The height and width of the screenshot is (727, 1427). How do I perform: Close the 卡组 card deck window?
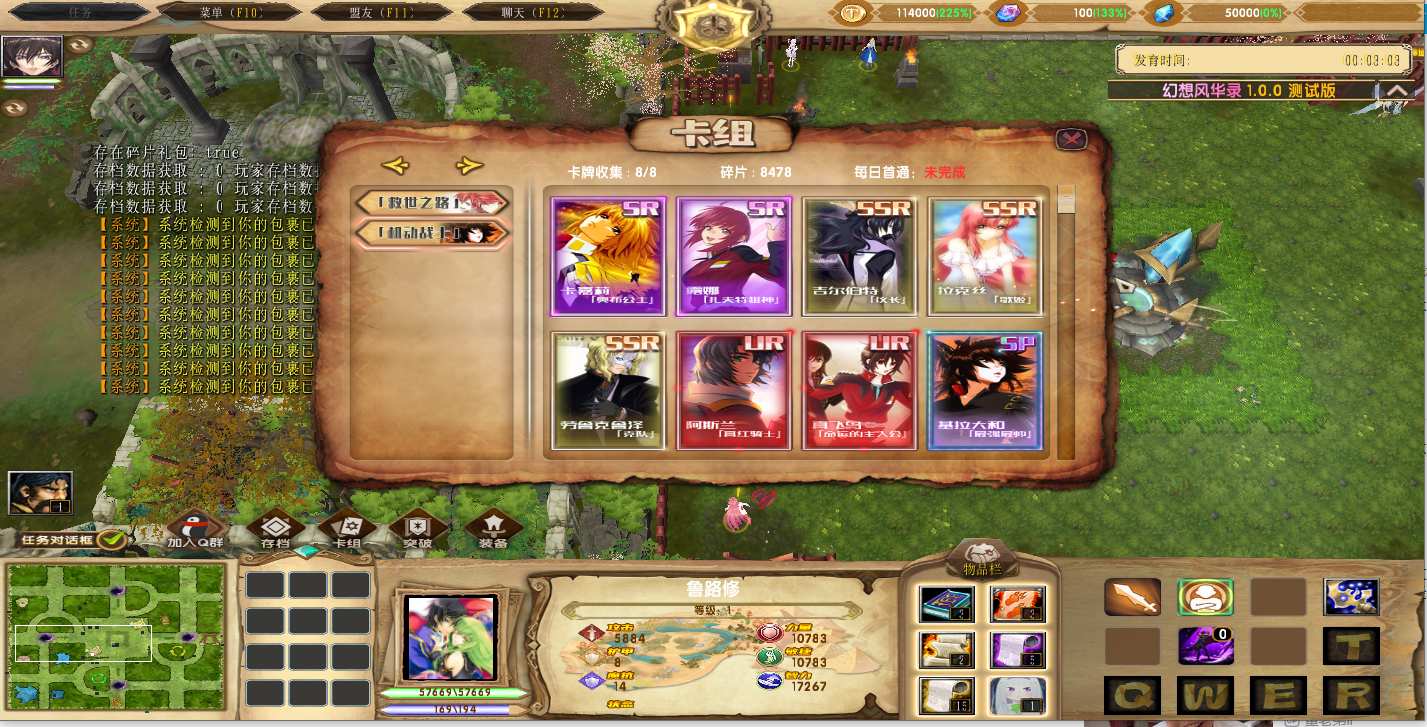coord(1071,140)
